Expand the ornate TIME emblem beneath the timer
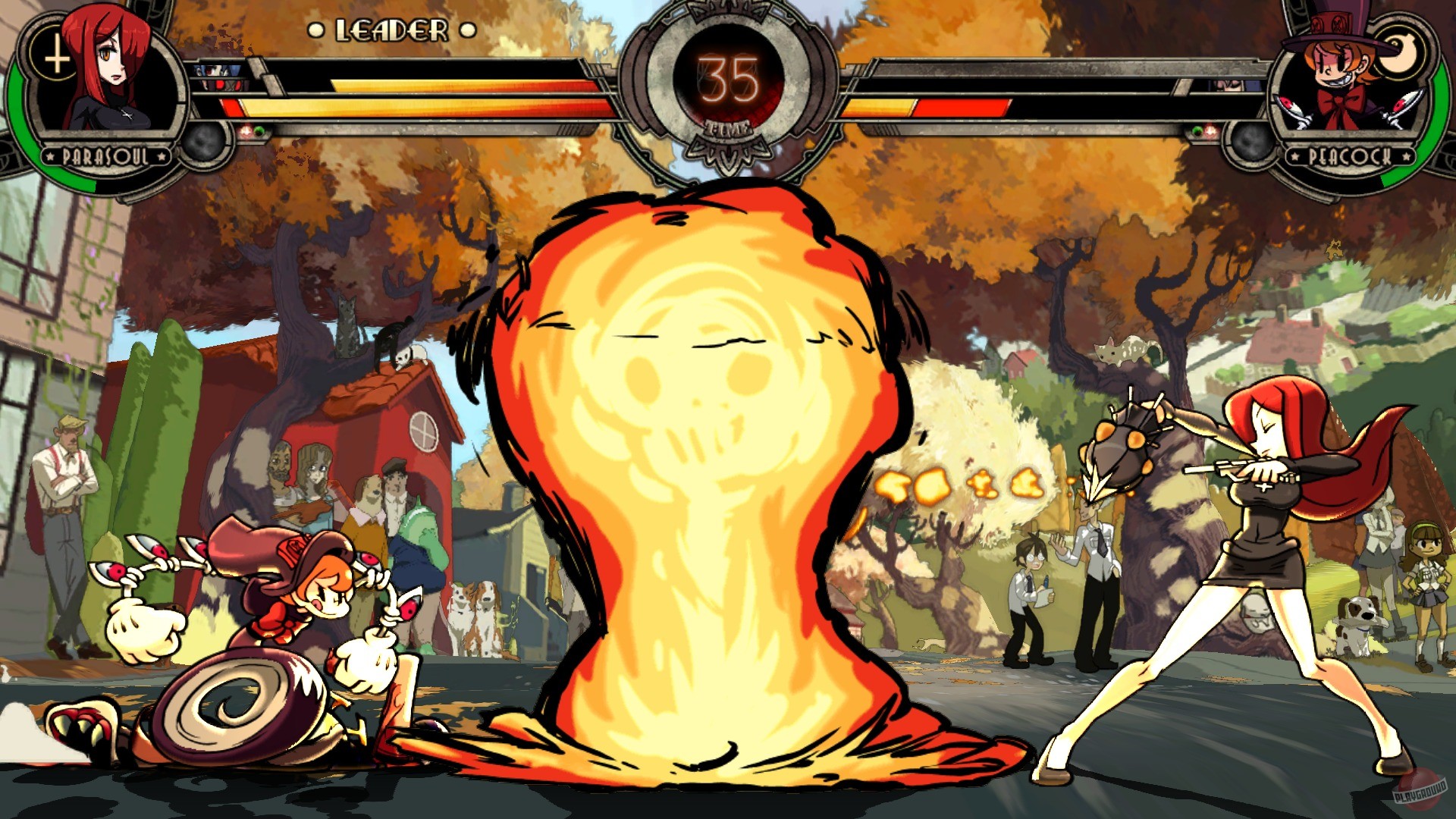 tap(728, 144)
